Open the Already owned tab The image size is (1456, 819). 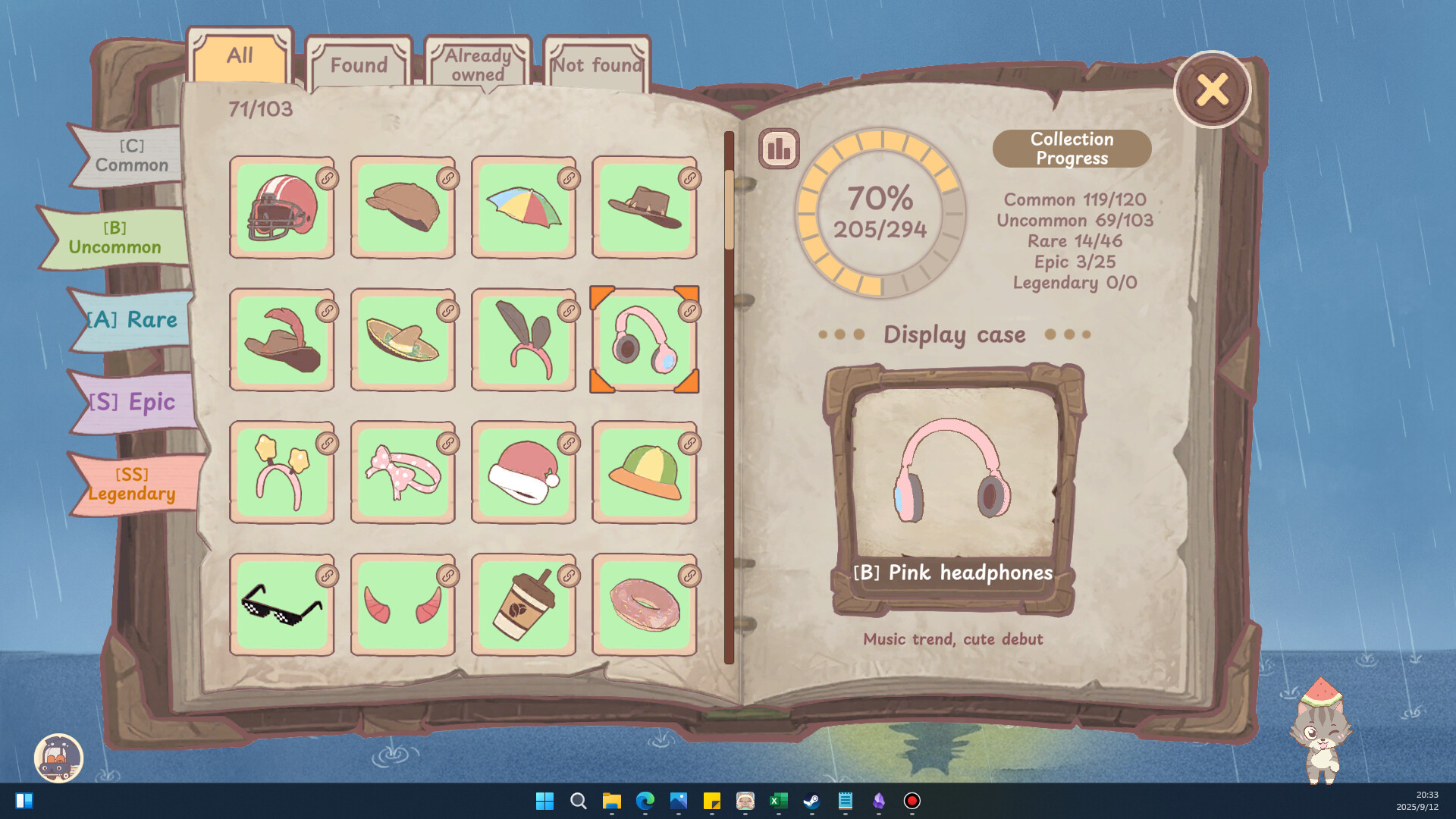(478, 65)
